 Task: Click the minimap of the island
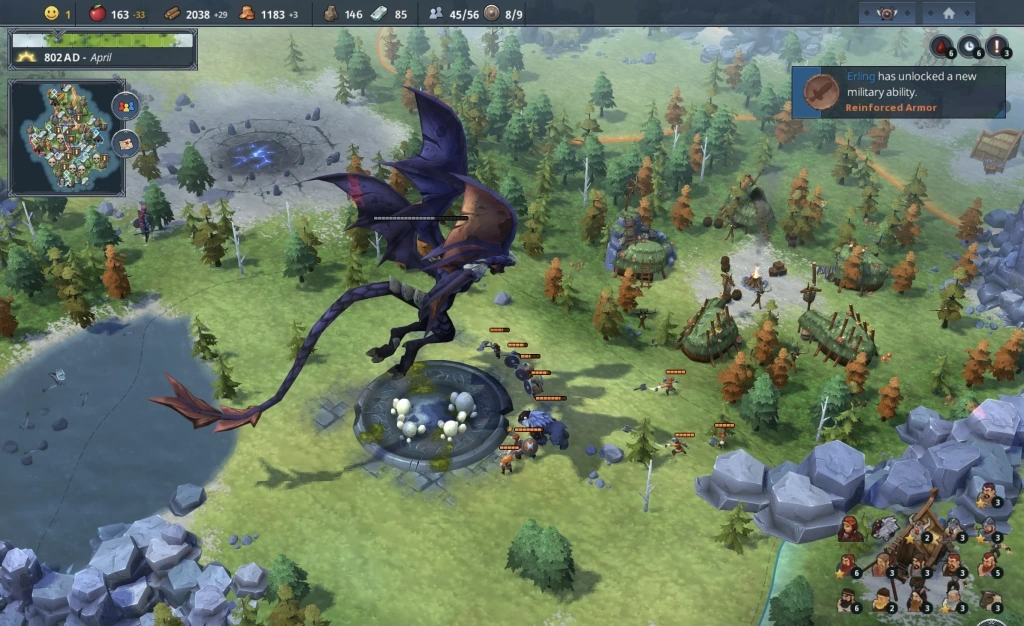65,138
